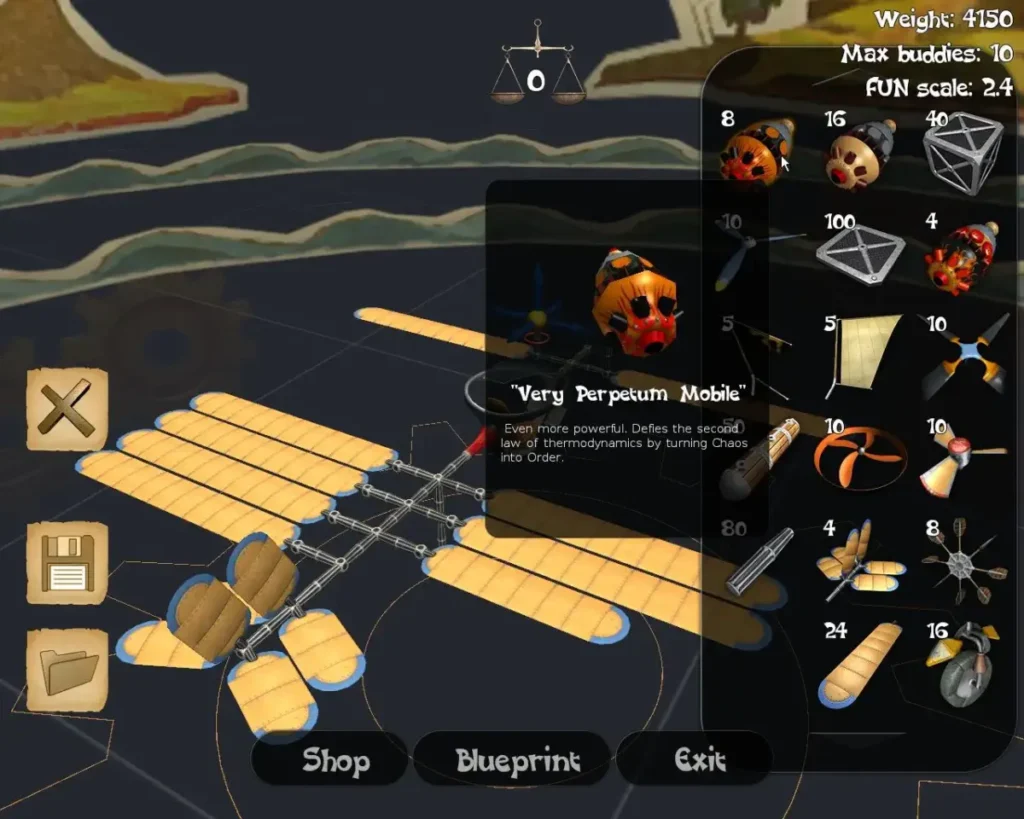Exit the vehicle editor

699,760
